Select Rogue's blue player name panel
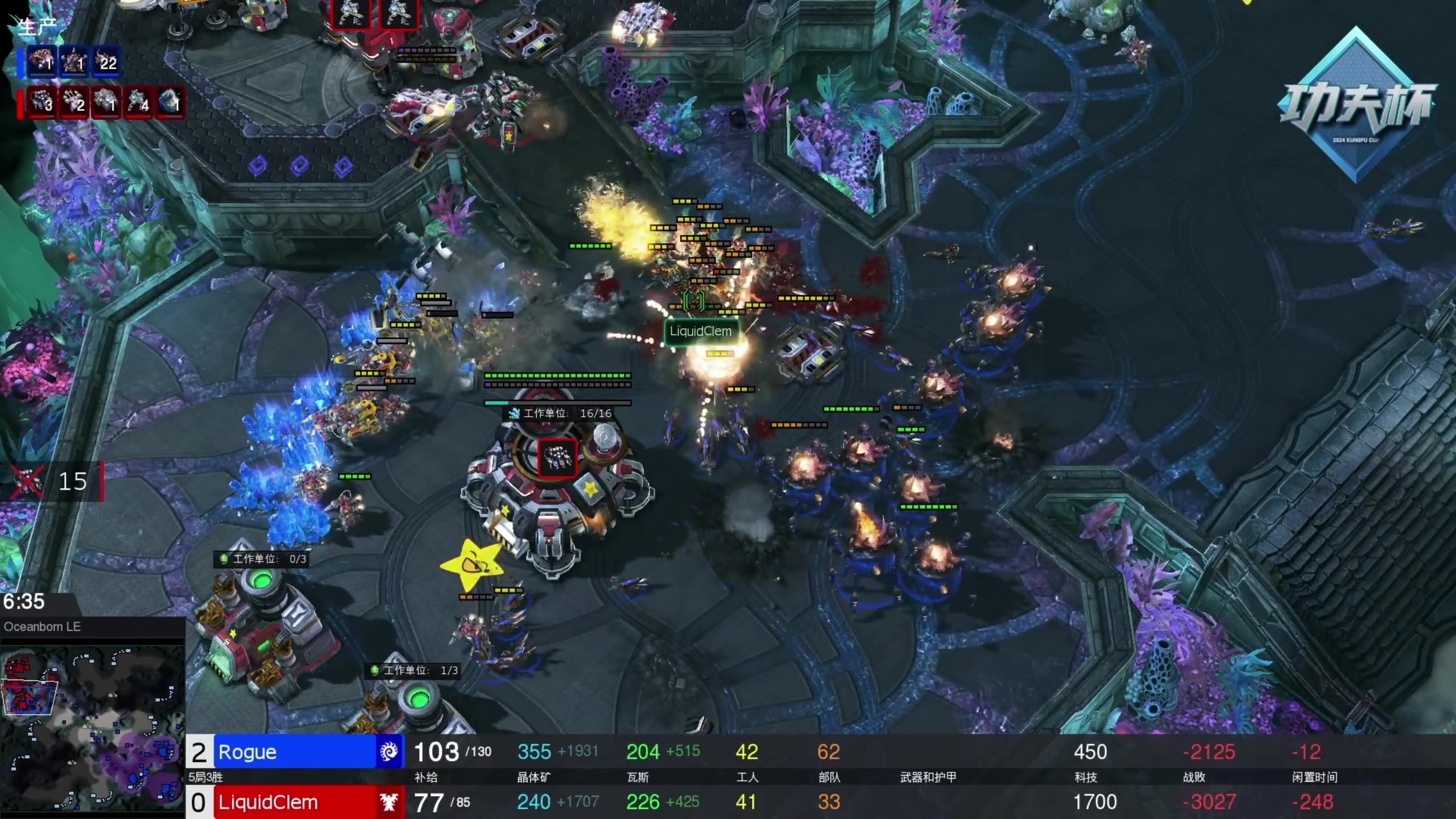The height and width of the screenshot is (819, 1456). pyautogui.click(x=295, y=751)
